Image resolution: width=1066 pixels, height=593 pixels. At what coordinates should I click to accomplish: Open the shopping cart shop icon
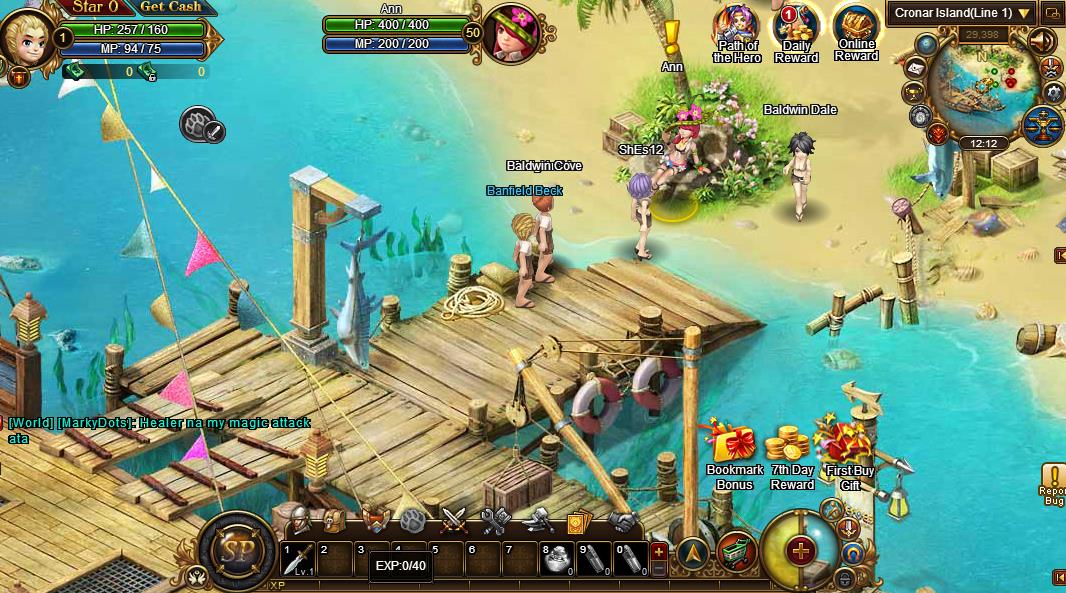click(x=736, y=552)
